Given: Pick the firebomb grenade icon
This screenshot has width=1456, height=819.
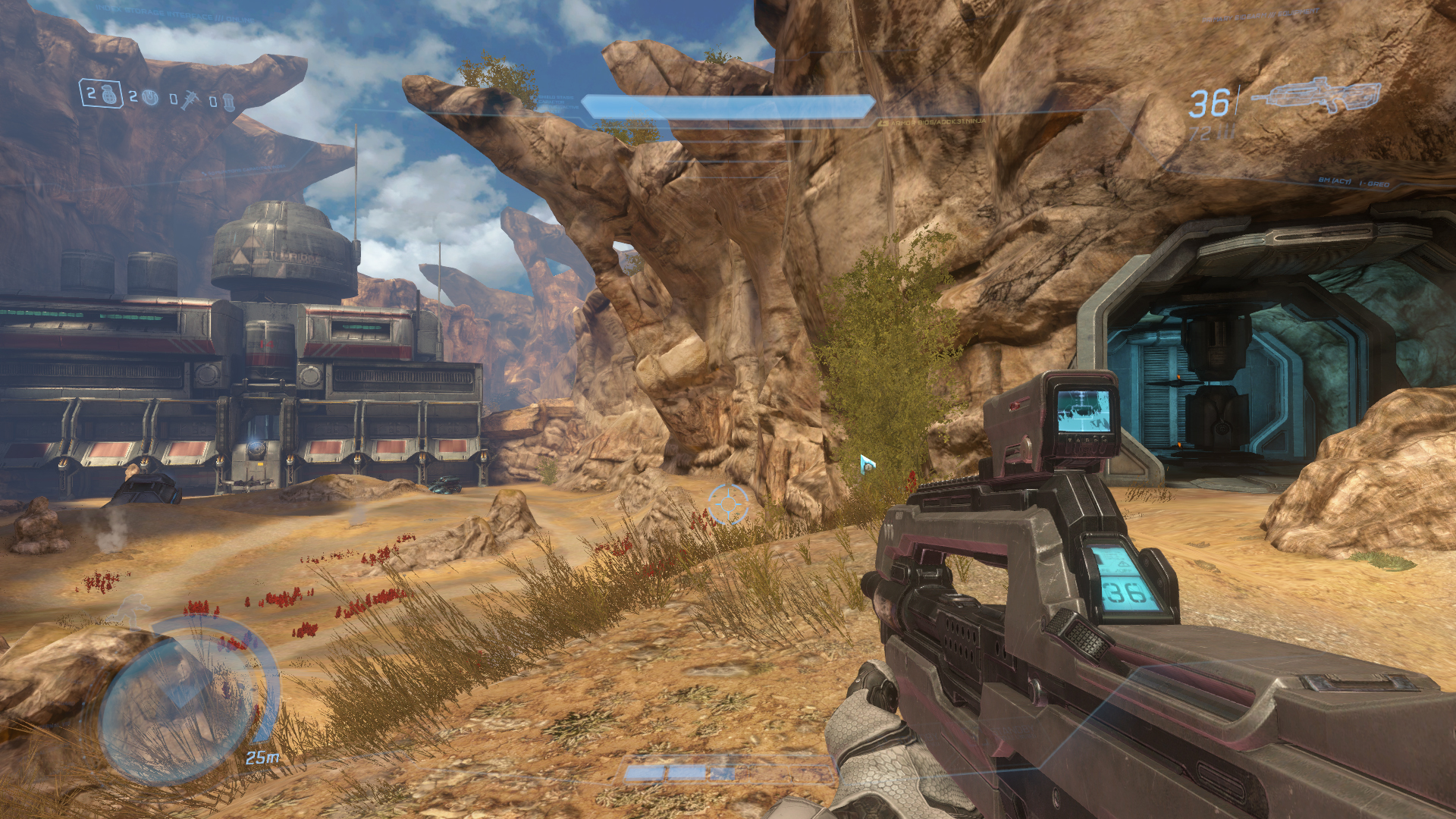Looking at the screenshot, I should (x=227, y=102).
